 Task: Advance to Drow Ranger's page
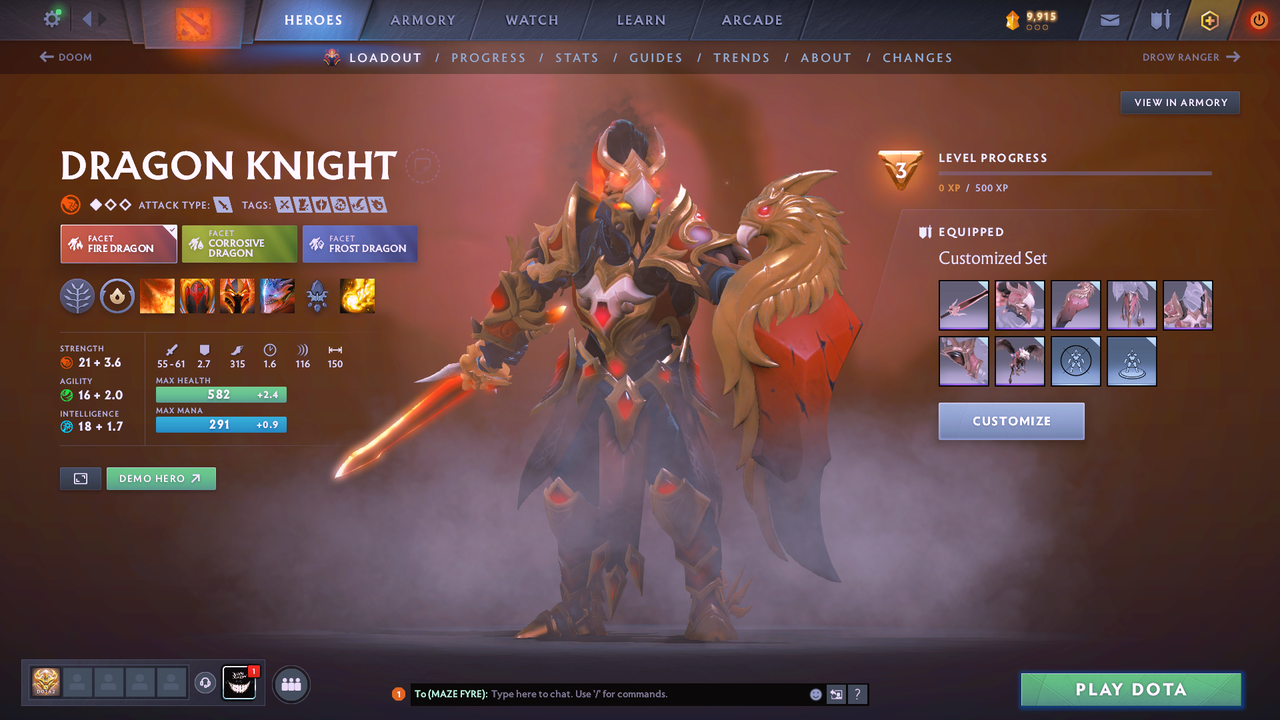(x=1190, y=57)
